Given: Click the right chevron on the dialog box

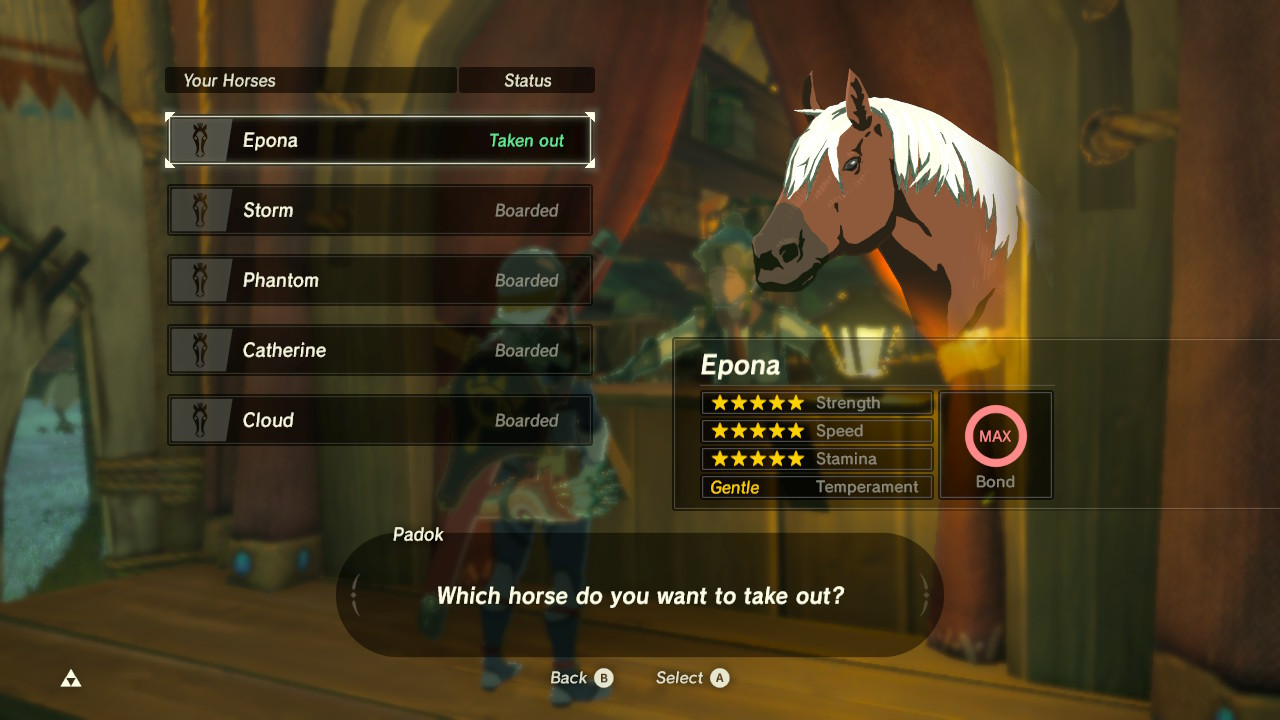Looking at the screenshot, I should click(x=925, y=593).
